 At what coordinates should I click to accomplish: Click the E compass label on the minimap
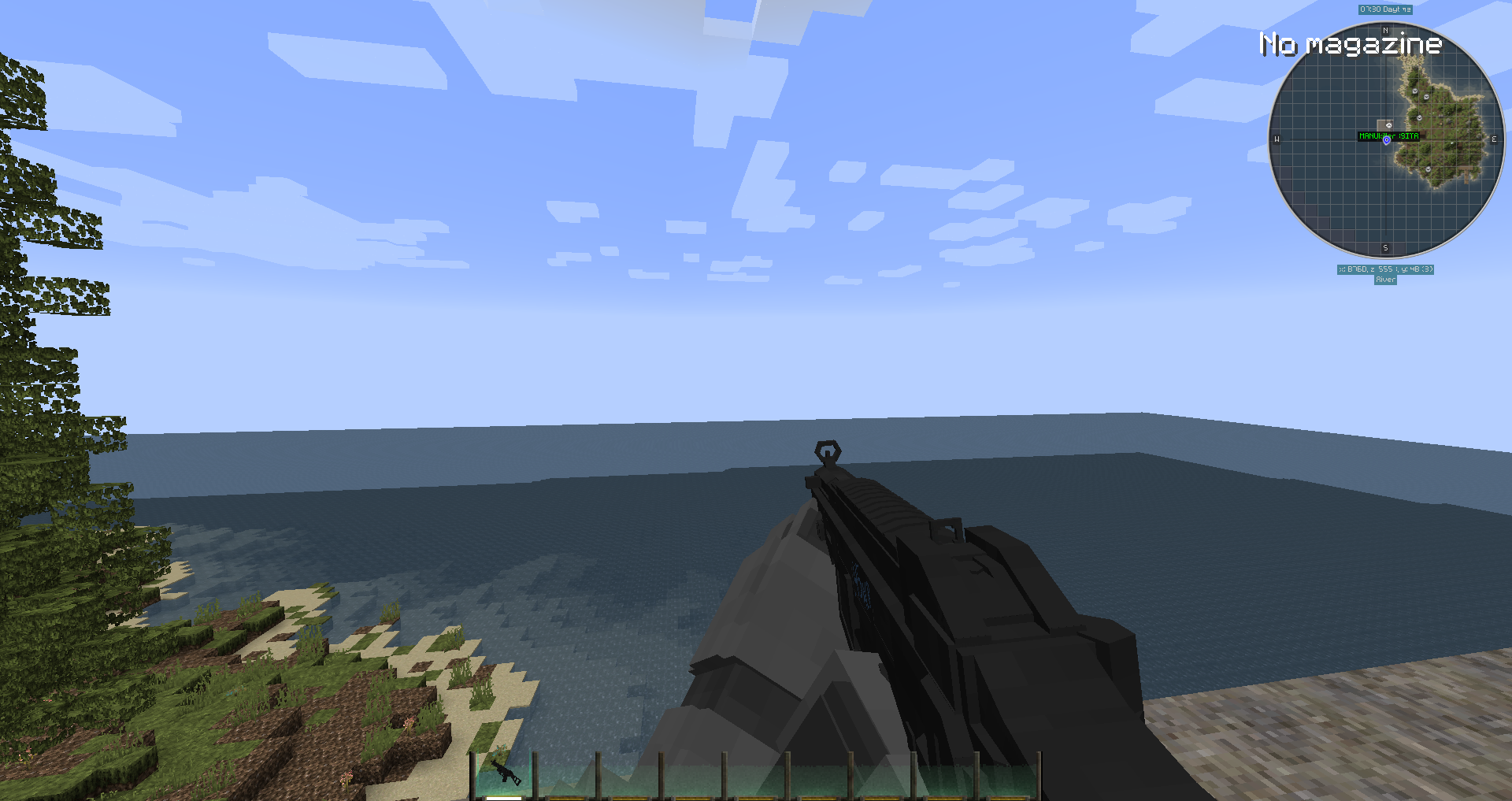1494,139
